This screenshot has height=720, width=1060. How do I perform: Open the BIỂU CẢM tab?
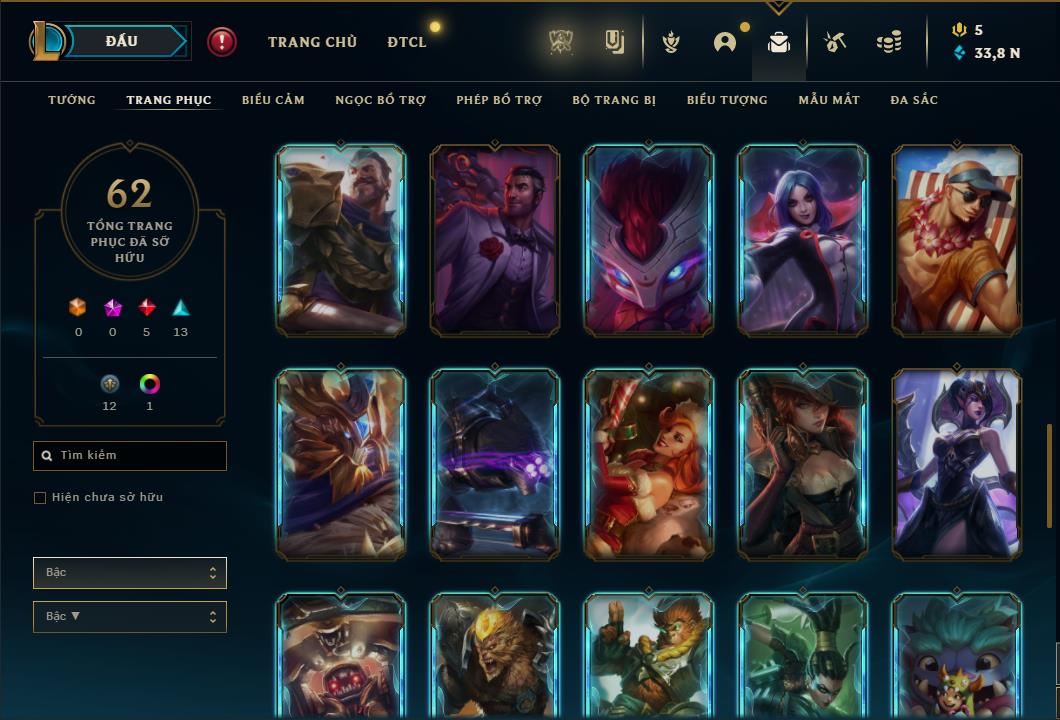pyautogui.click(x=273, y=100)
